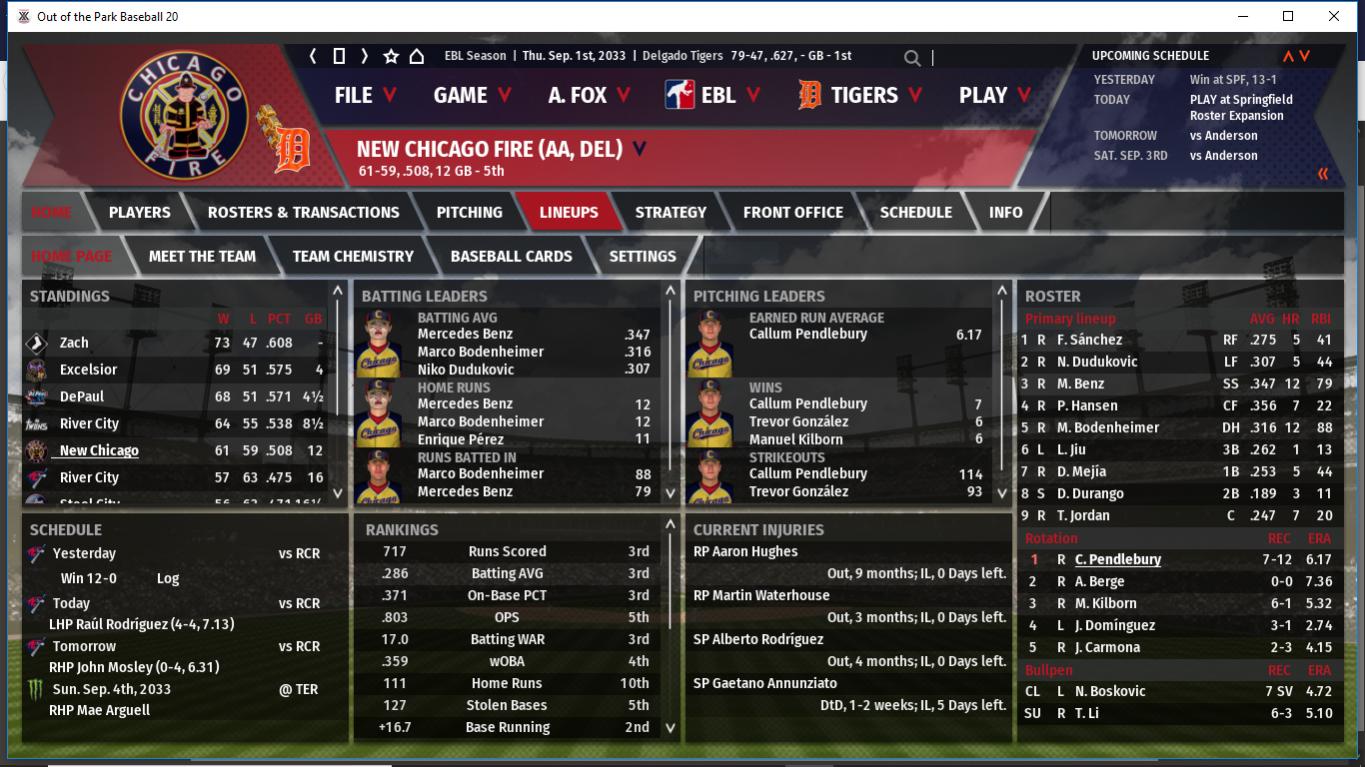Image resolution: width=1365 pixels, height=767 pixels.
Task: View the Meet the Team page
Action: 202,256
